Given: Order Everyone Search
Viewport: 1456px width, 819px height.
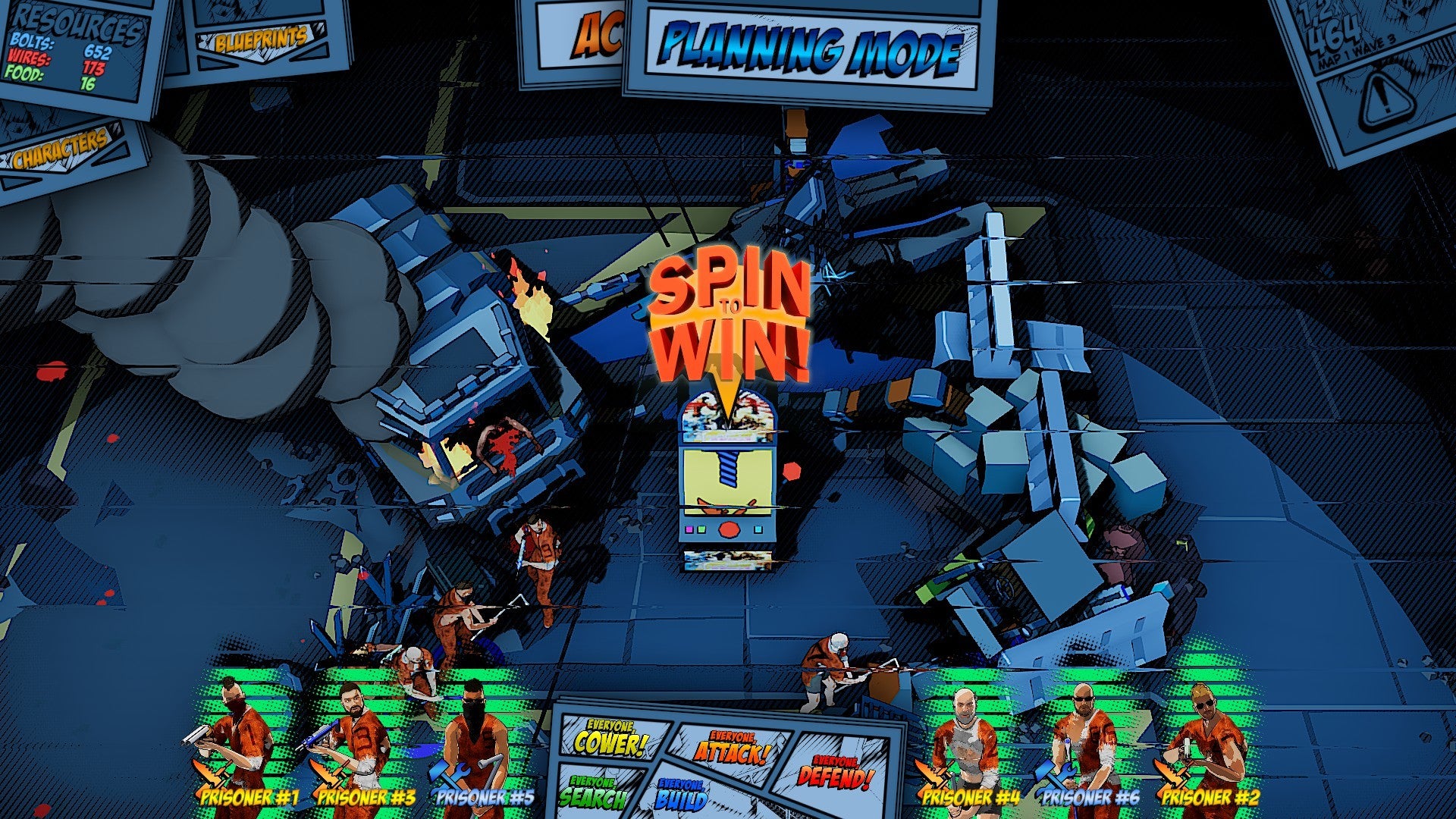Looking at the screenshot, I should point(594,792).
